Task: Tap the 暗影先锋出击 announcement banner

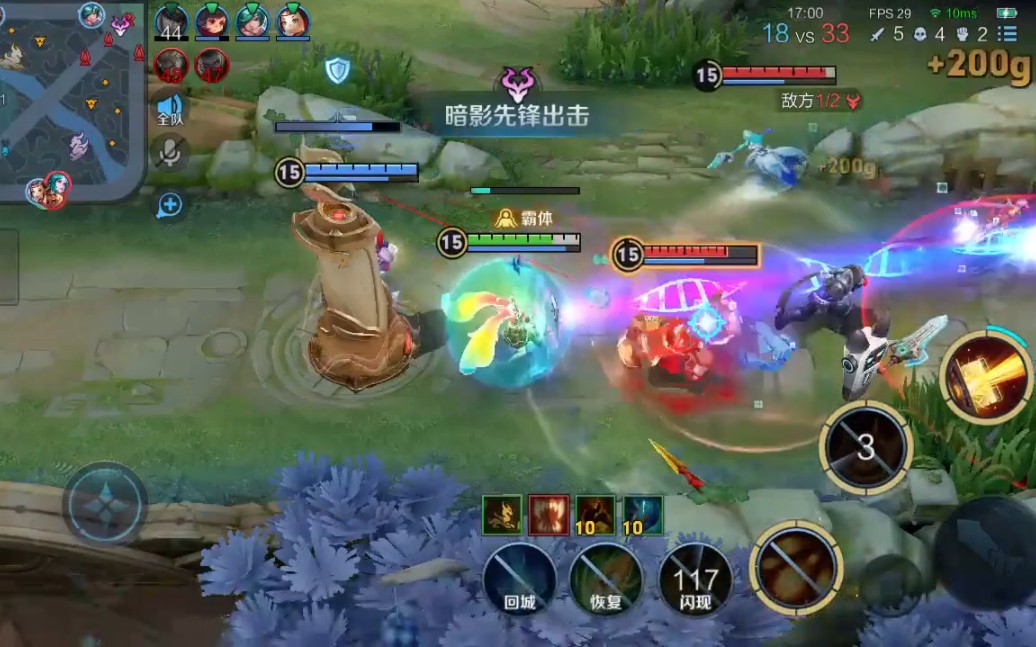Action: click(x=517, y=115)
